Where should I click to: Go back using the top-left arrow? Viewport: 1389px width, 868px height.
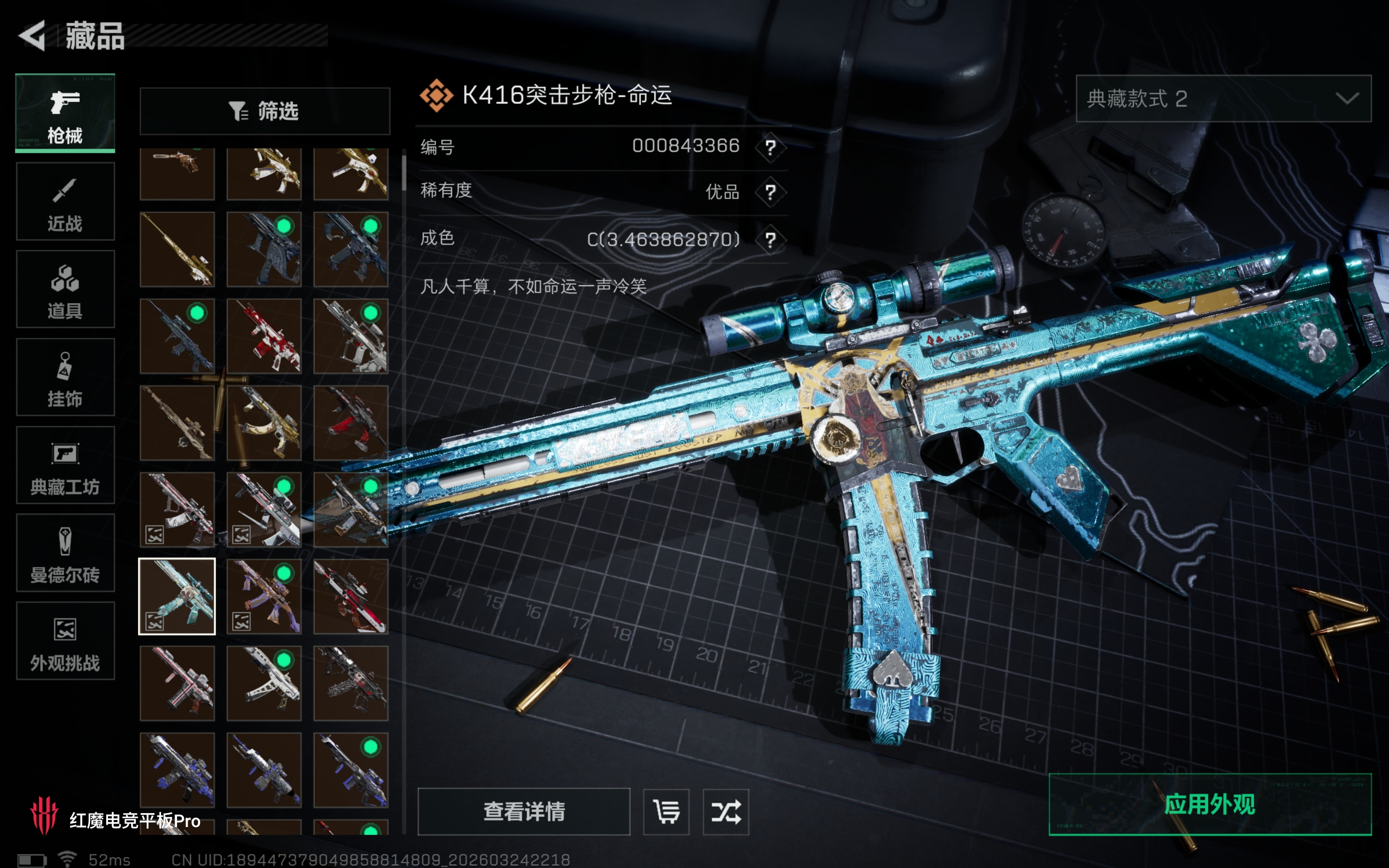(x=32, y=36)
